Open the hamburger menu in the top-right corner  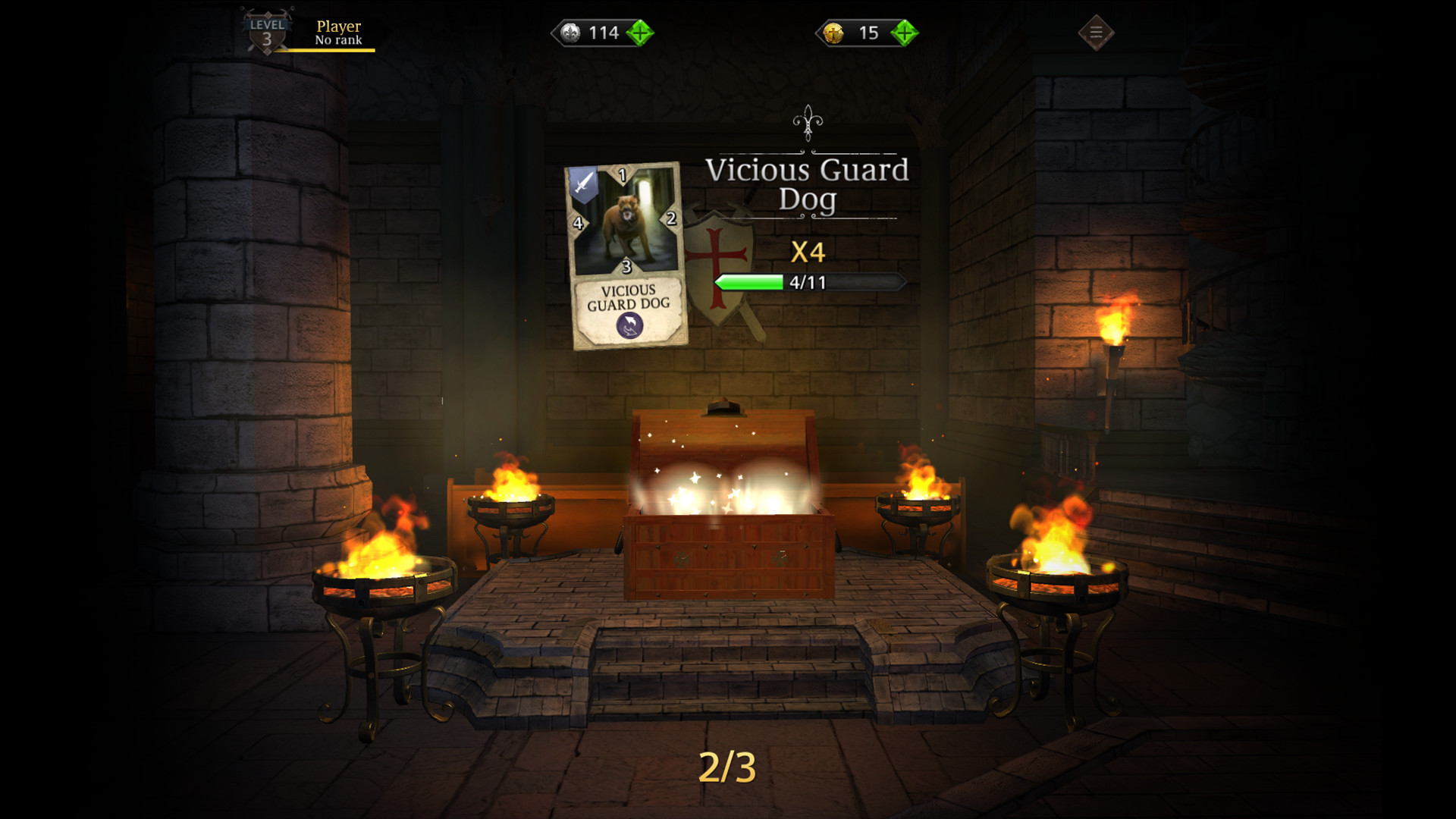point(1095,32)
